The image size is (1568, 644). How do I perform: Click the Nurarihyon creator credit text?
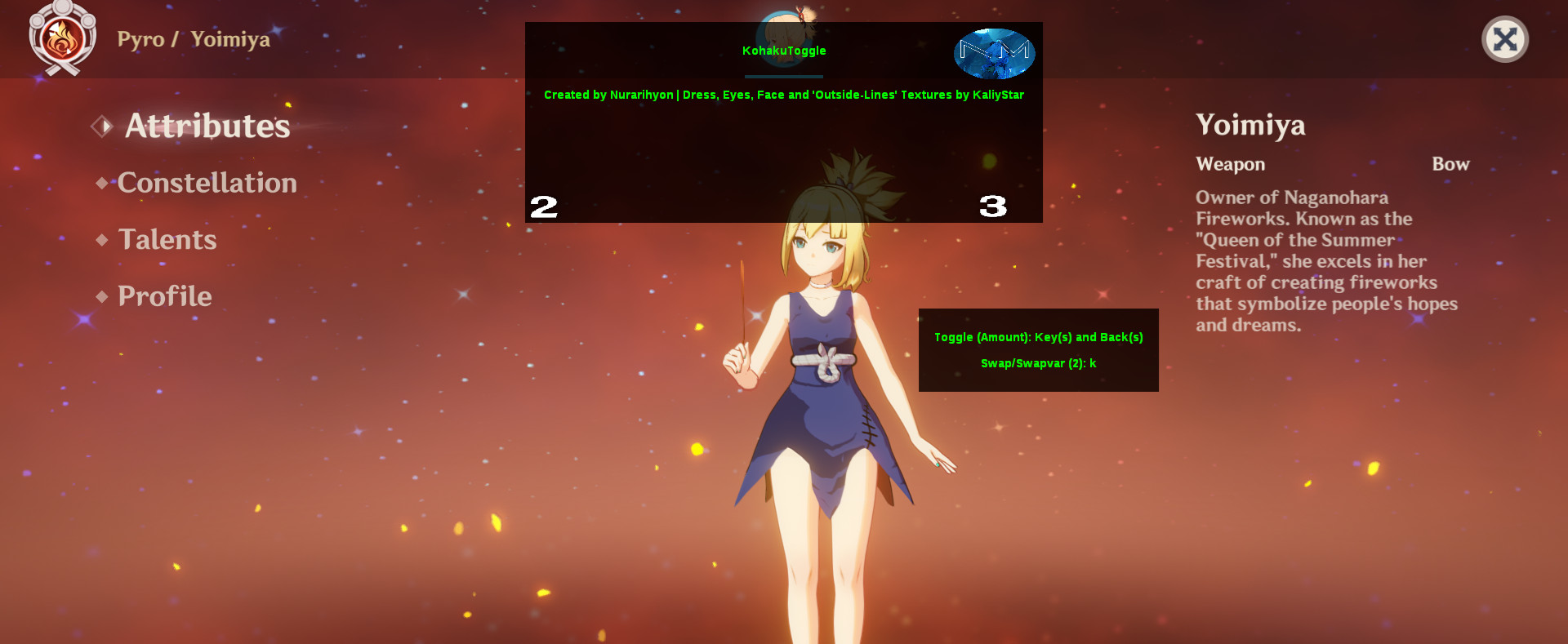point(609,95)
